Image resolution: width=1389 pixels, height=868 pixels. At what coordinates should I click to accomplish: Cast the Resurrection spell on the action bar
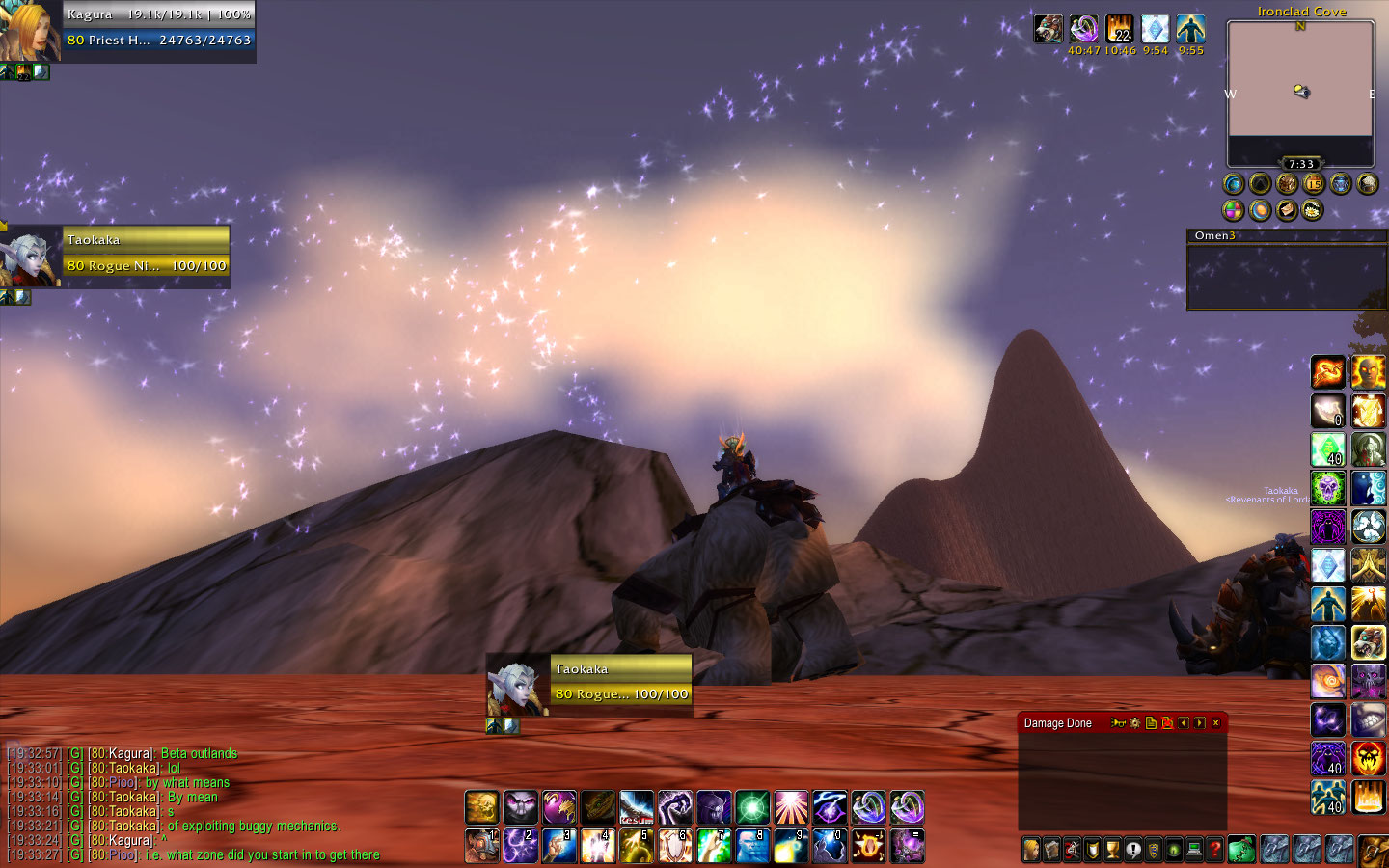point(637,807)
